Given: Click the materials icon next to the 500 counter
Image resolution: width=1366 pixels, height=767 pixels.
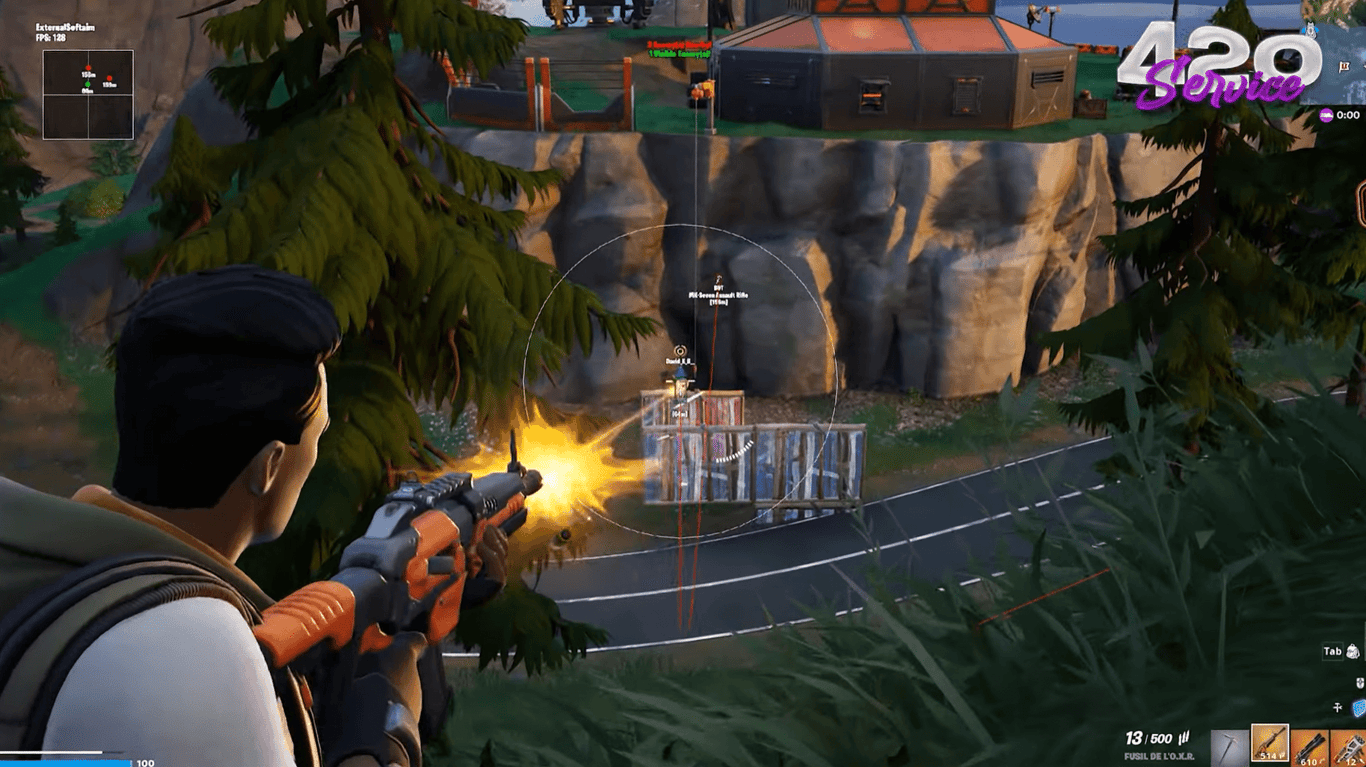Looking at the screenshot, I should click(1184, 737).
